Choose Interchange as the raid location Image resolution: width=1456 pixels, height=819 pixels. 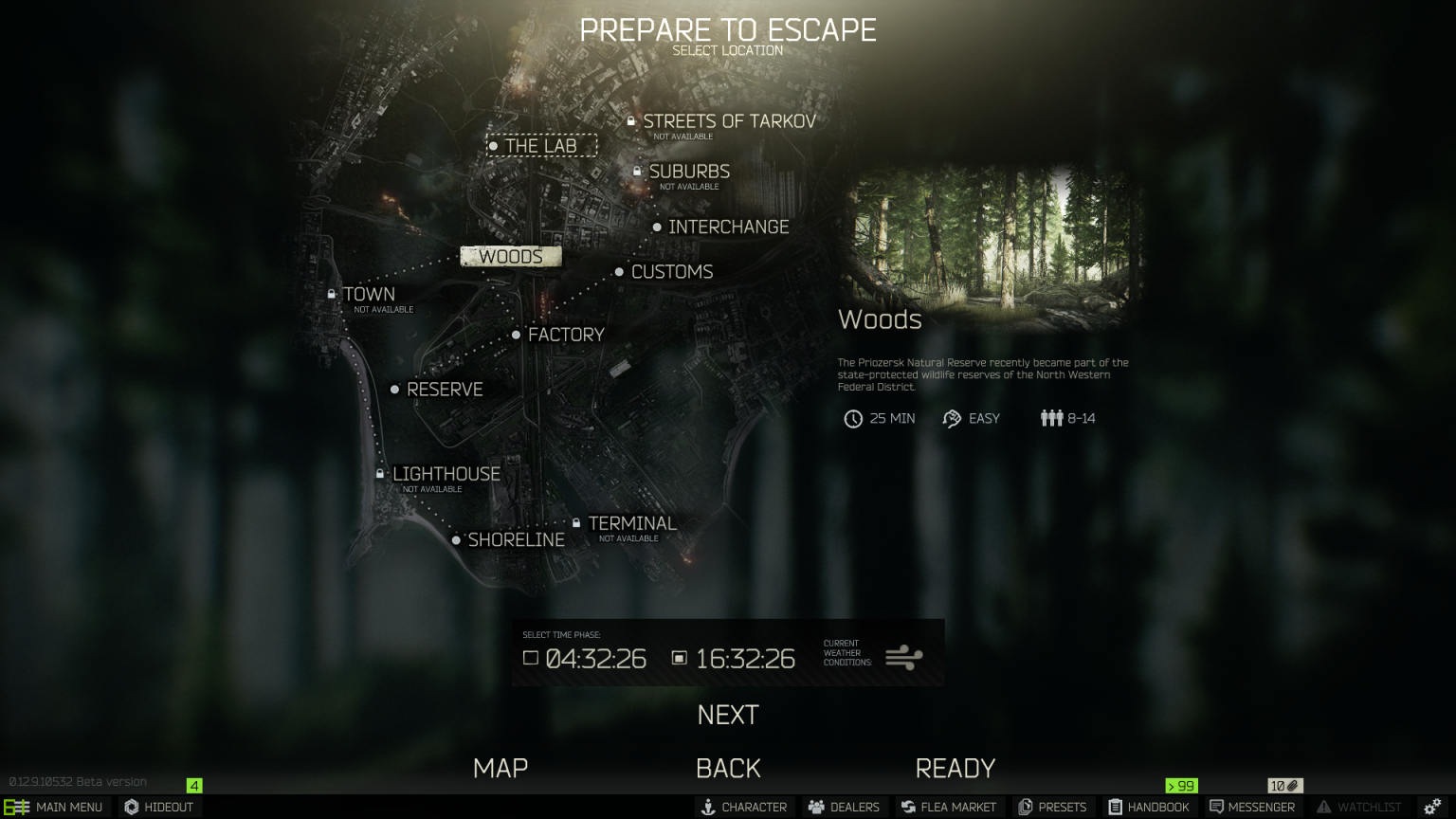click(729, 227)
